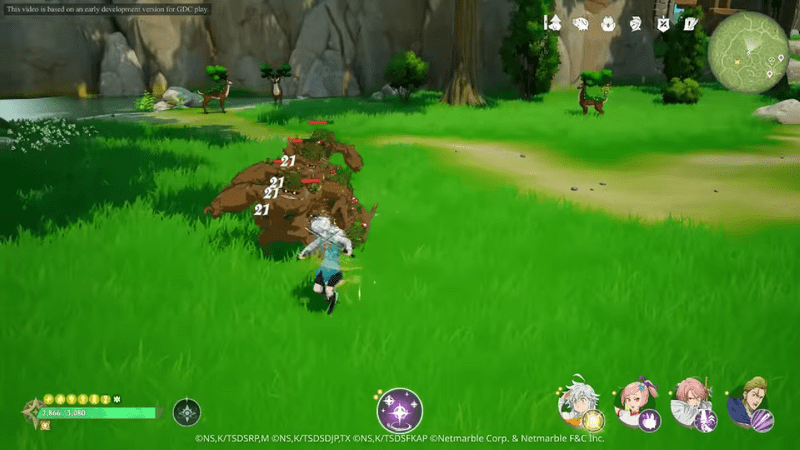Click the dark compass-star icon beside the health bar
The width and height of the screenshot is (800, 450).
[x=187, y=411]
